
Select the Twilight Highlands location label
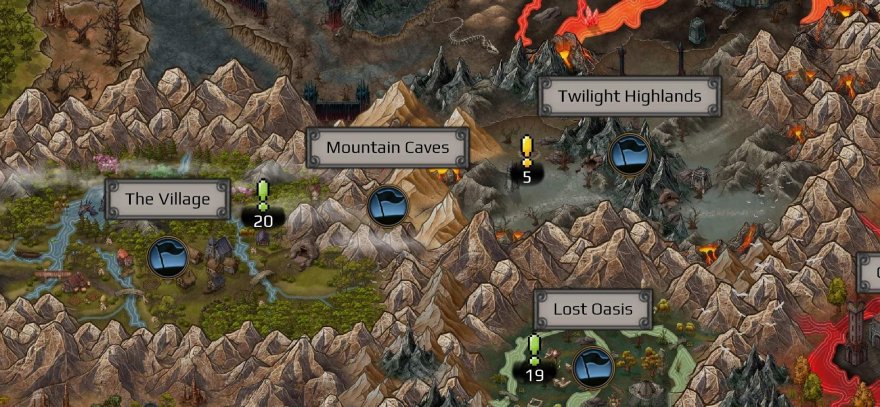(x=630, y=97)
